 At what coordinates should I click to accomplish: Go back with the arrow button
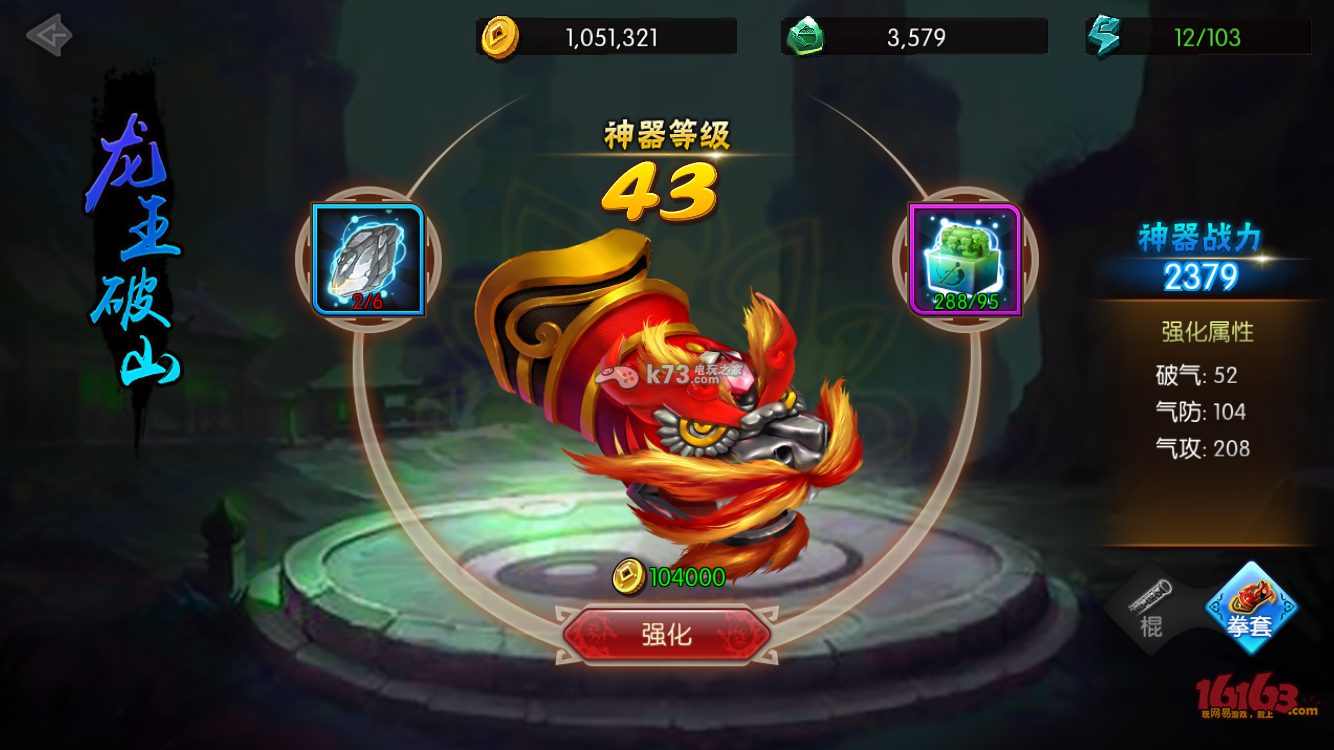click(x=49, y=36)
